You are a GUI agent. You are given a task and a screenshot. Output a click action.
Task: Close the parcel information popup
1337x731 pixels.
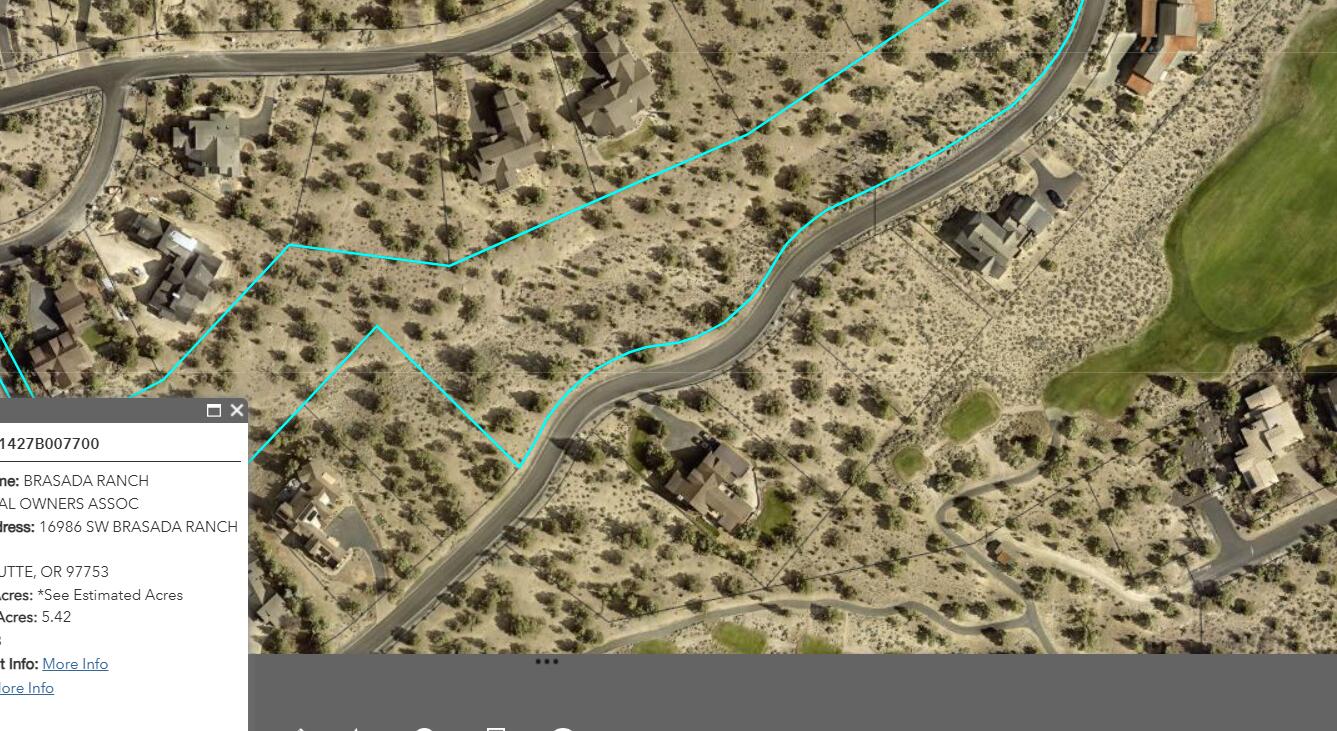[x=236, y=410]
